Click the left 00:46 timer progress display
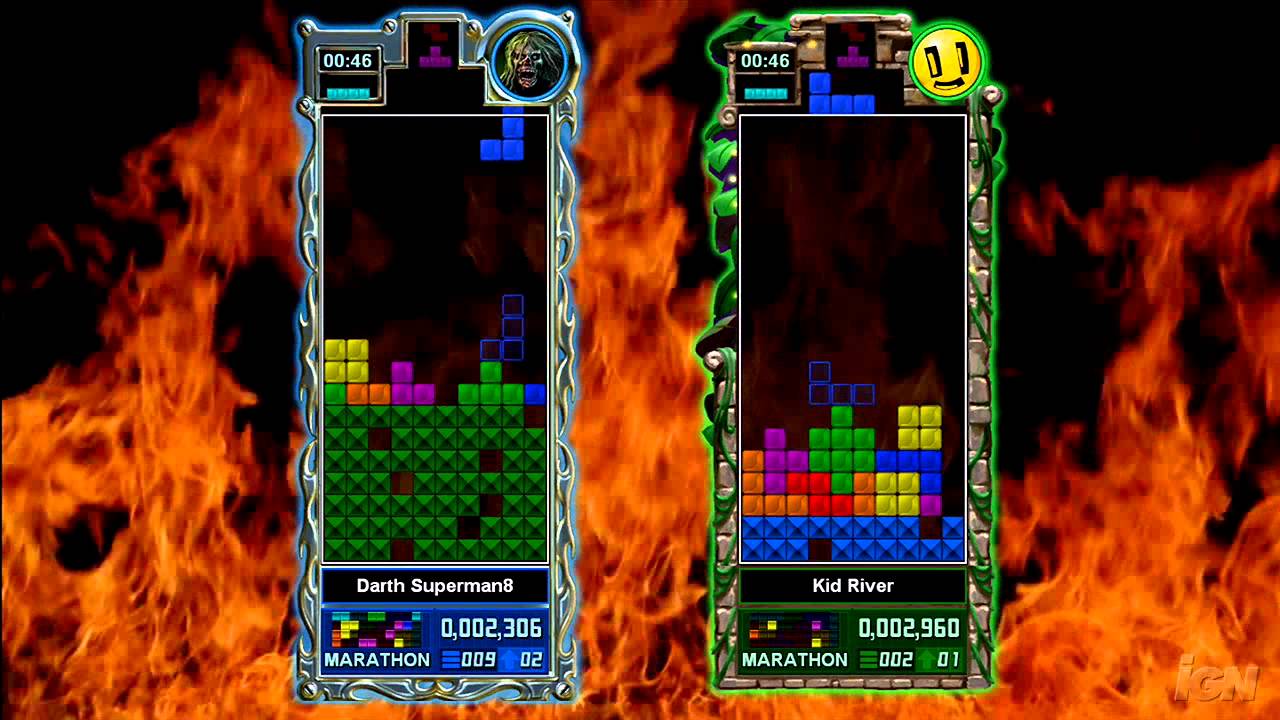This screenshot has width=1280, height=720. pyautogui.click(x=347, y=60)
